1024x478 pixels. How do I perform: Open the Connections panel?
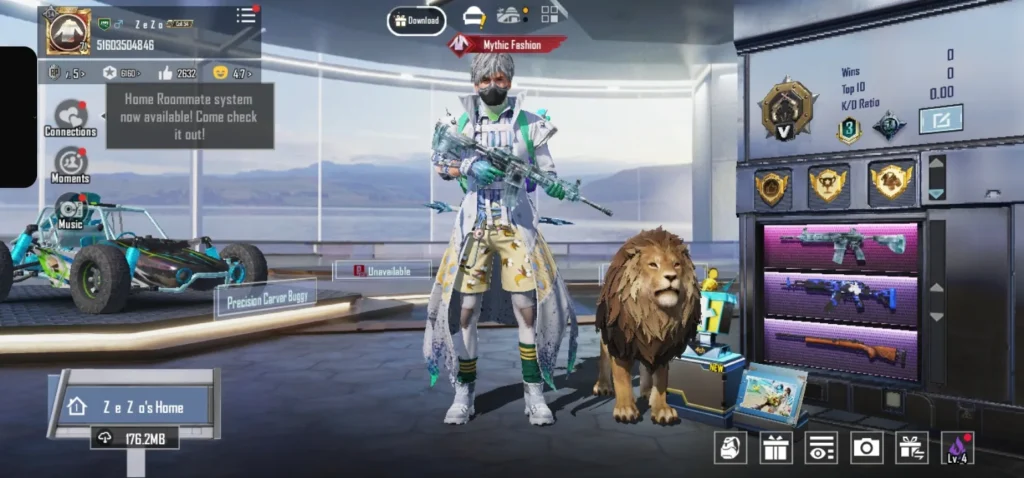click(x=70, y=118)
